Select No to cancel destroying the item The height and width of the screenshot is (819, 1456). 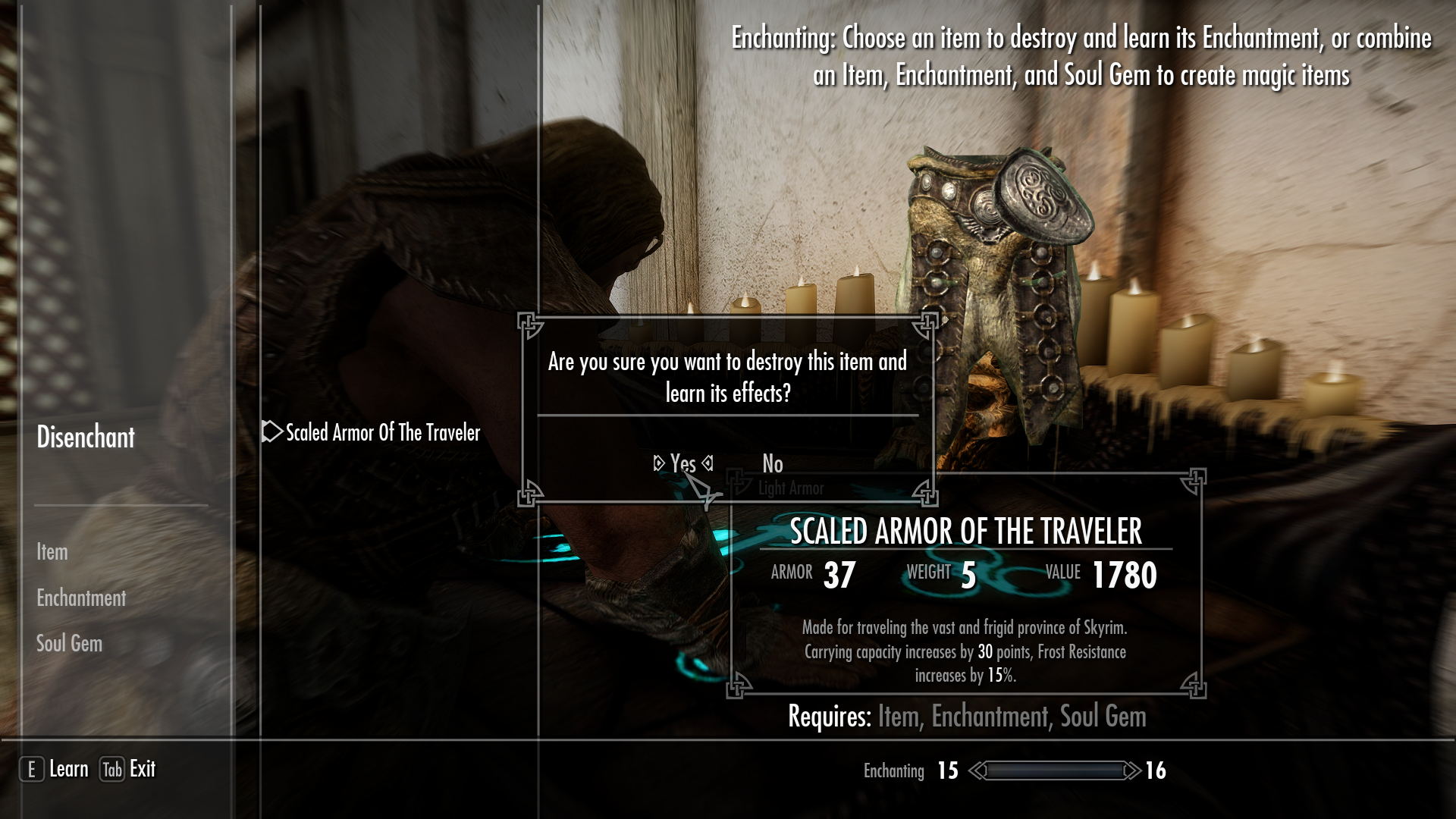pos(771,464)
